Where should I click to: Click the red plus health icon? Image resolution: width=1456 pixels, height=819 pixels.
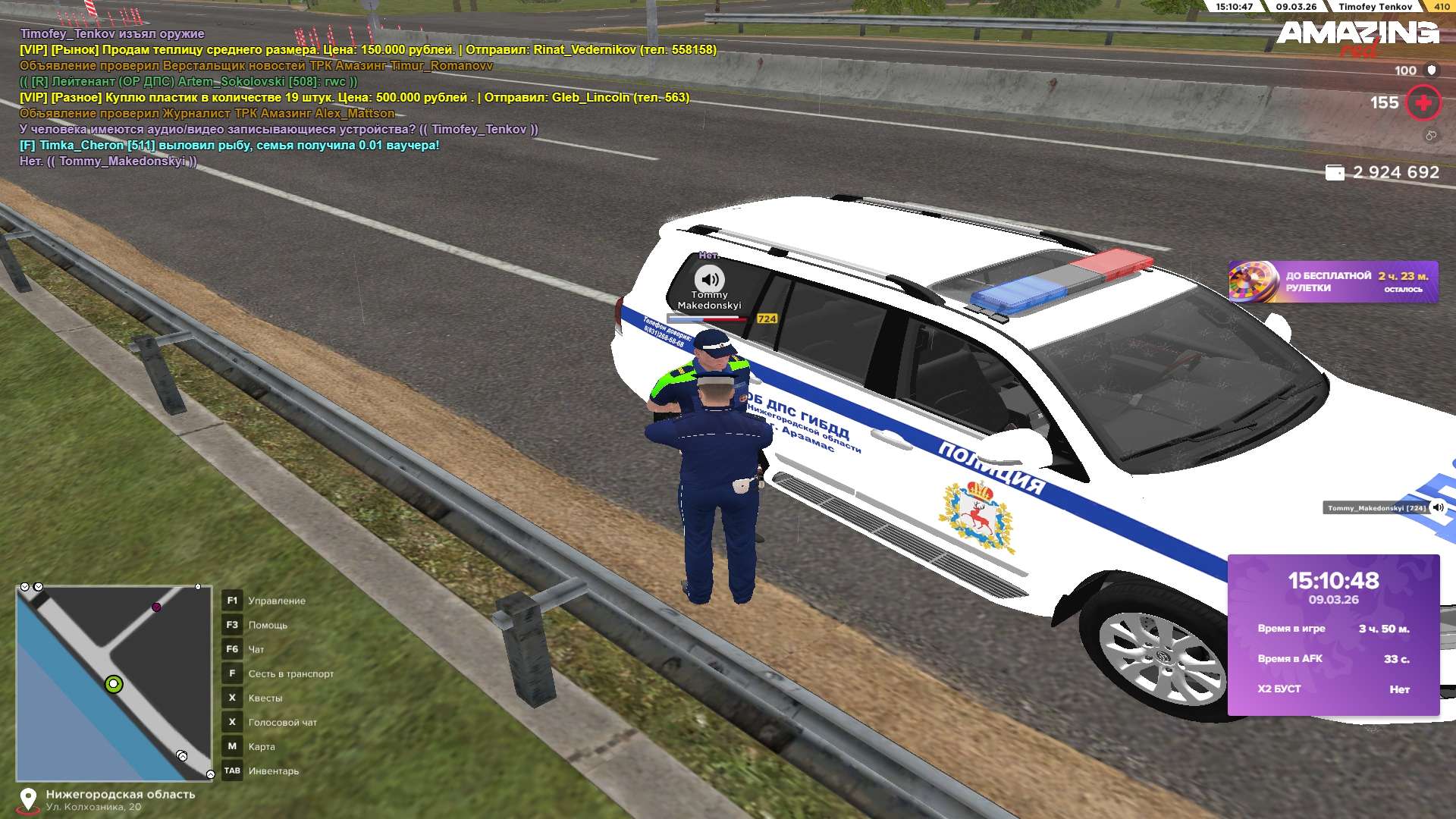tap(1423, 103)
